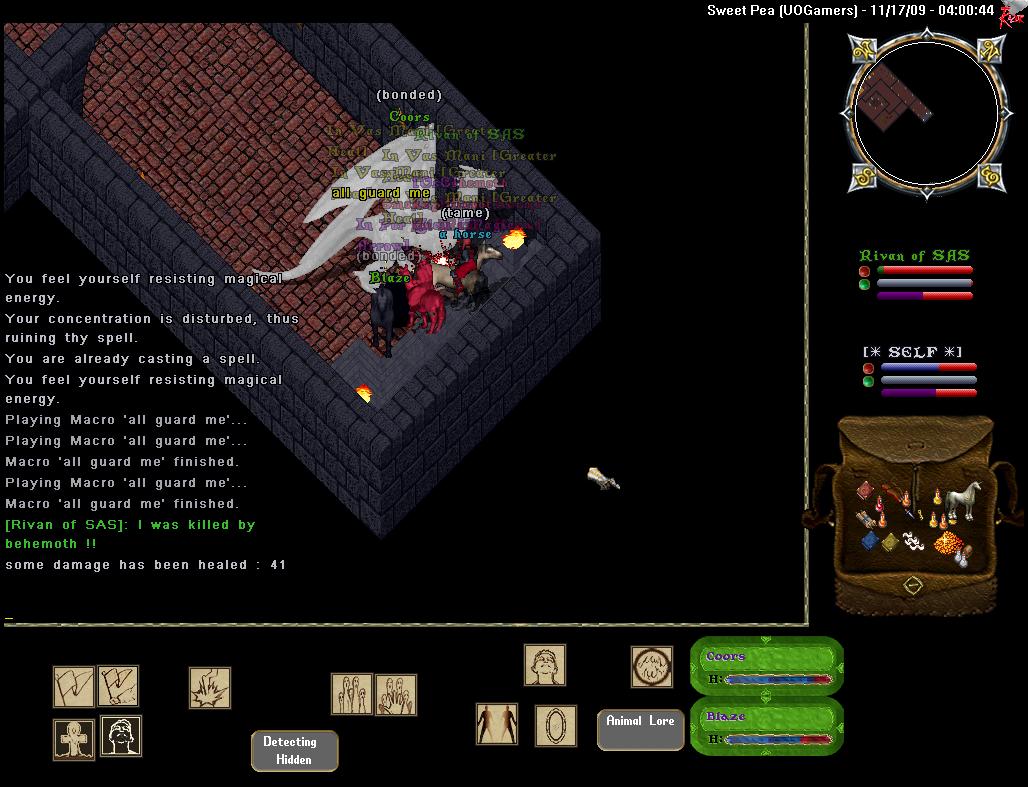
Task: Activate the Animal Lore skill button
Action: [x=640, y=729]
